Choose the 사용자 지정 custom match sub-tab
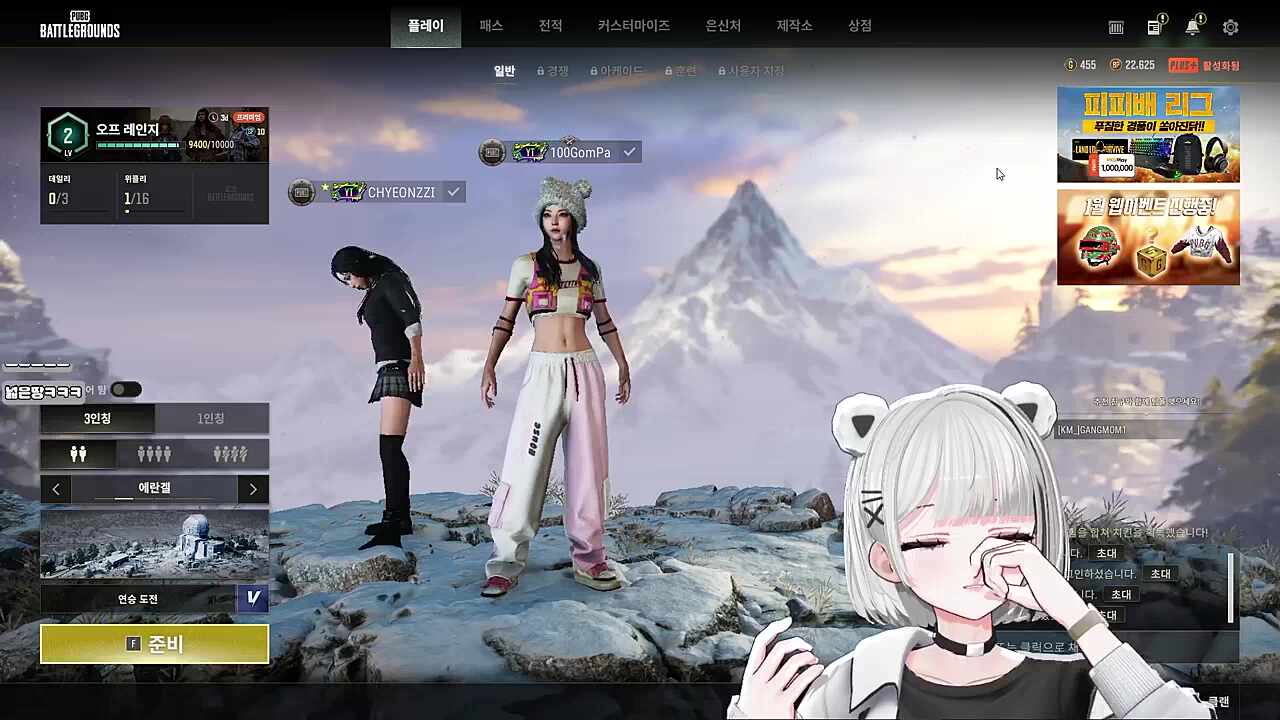This screenshot has width=1280, height=720. (751, 71)
